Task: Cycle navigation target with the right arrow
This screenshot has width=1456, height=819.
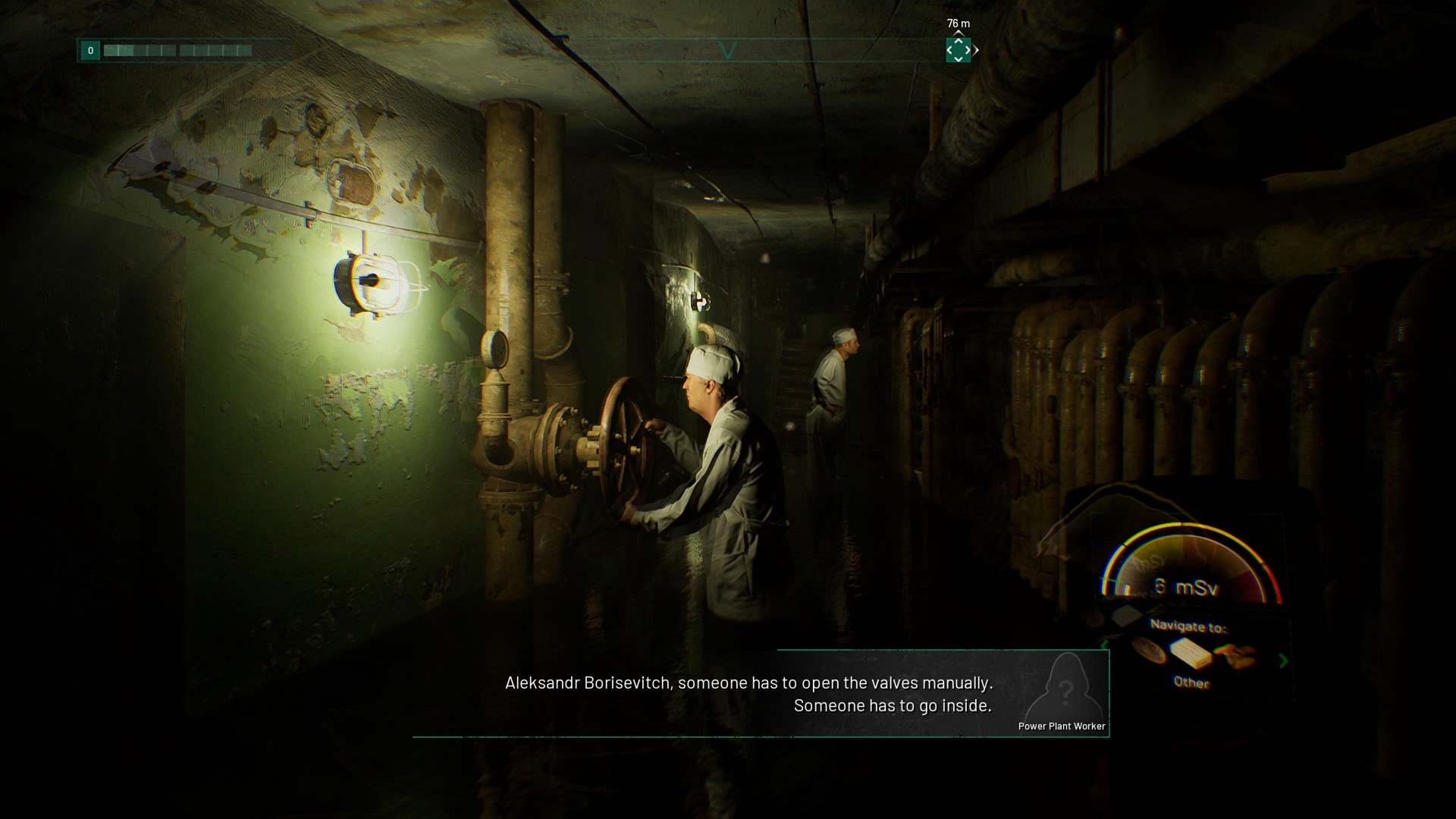Action: 1283,661
